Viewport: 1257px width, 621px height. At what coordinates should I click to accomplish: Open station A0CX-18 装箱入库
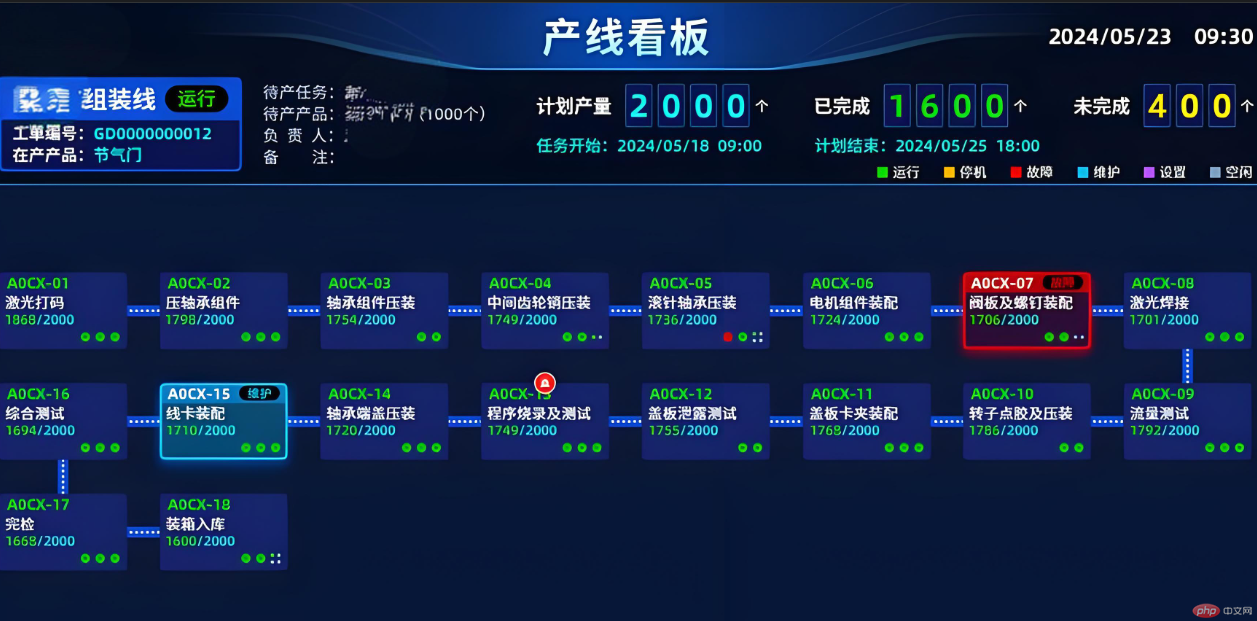click(x=223, y=532)
